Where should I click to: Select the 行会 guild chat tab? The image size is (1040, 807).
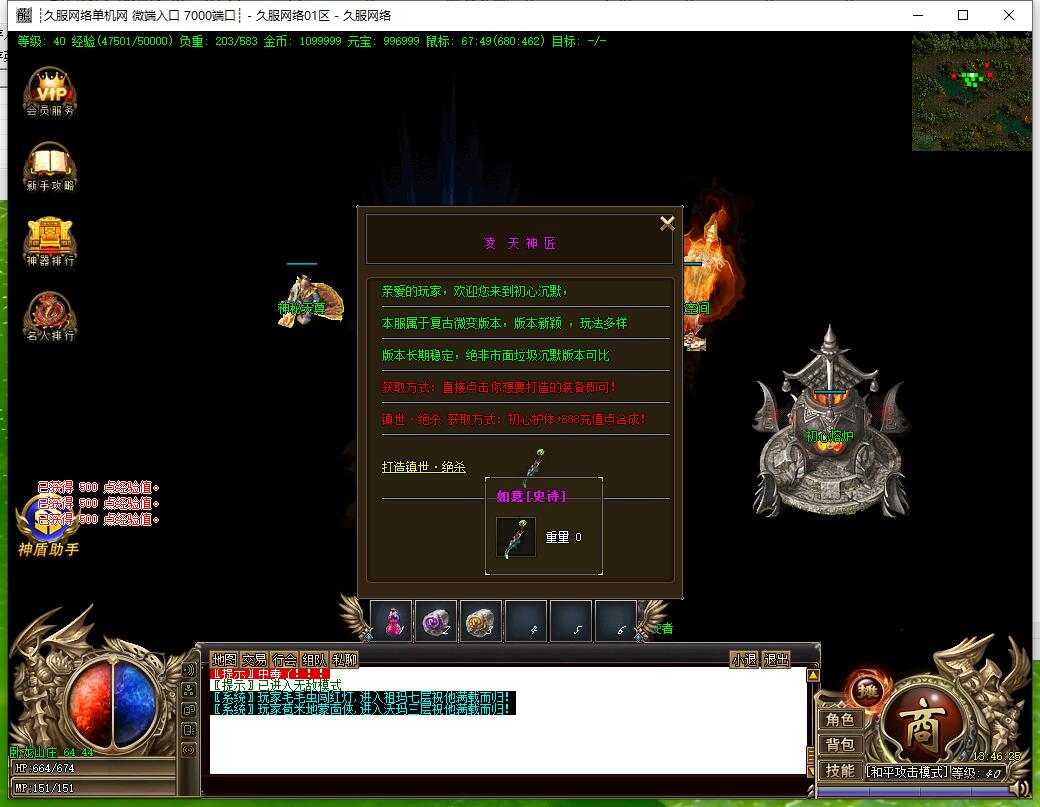coord(284,660)
